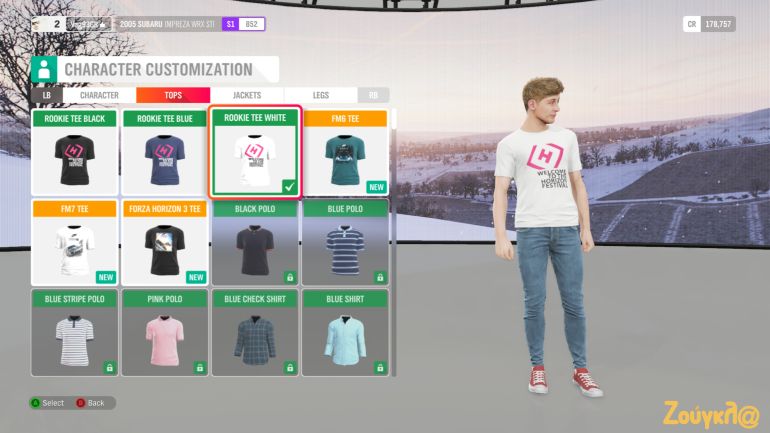Select the locked Blue Shirt tile
This screenshot has height=433, width=770.
[344, 332]
